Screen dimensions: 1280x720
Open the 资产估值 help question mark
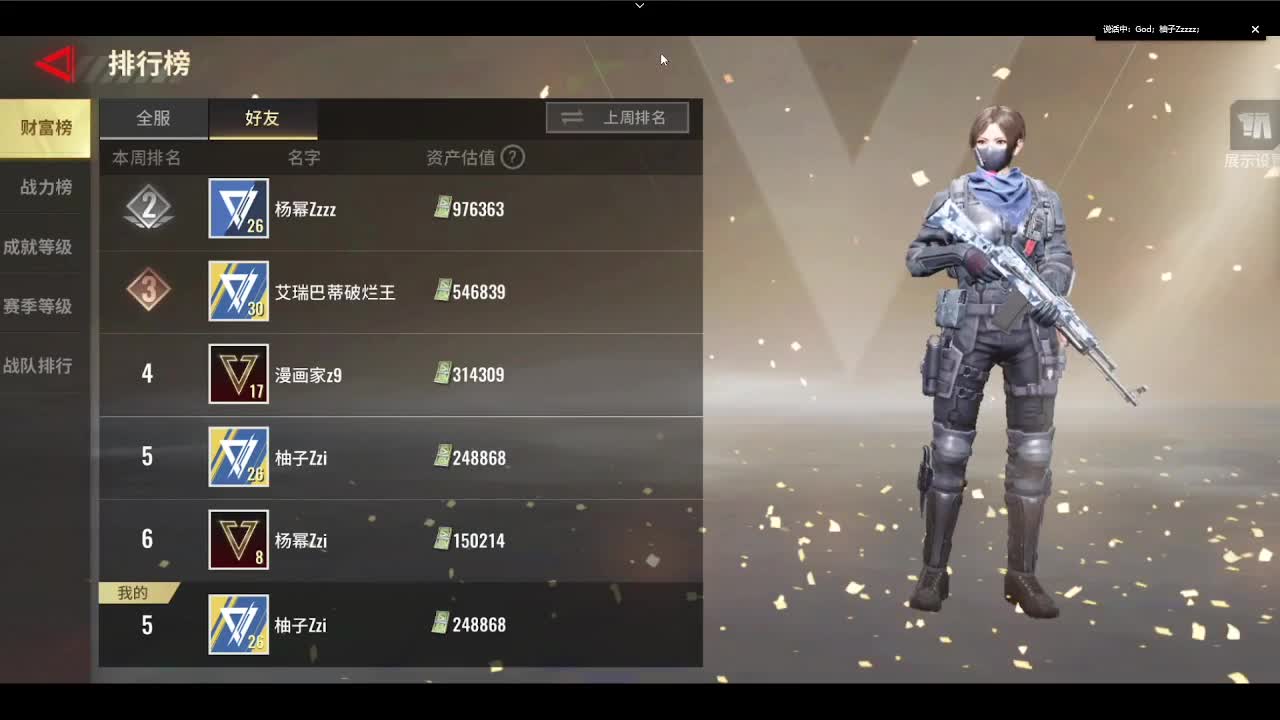[513, 157]
